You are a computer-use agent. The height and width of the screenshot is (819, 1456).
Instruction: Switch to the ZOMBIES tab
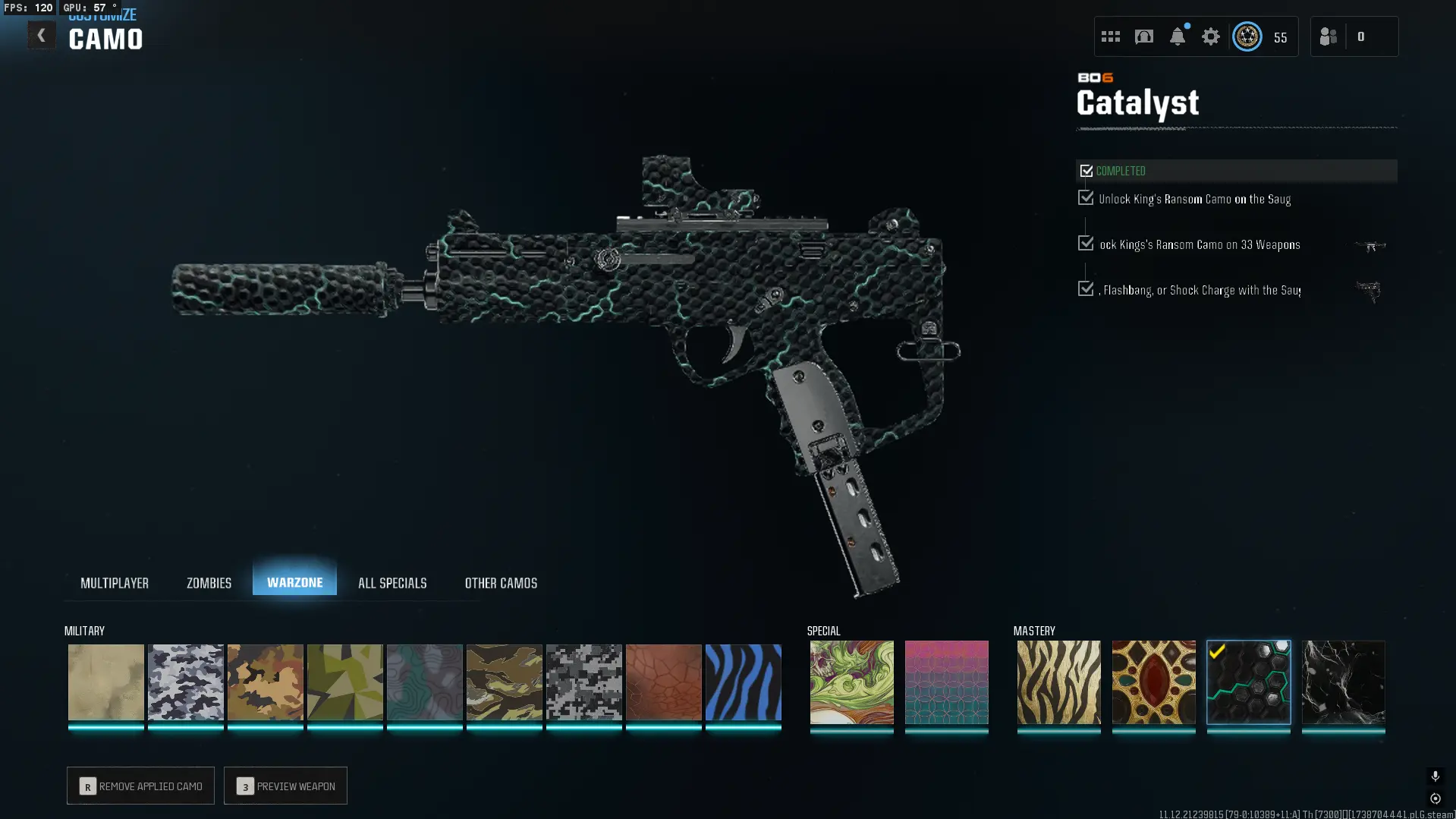pos(208,582)
